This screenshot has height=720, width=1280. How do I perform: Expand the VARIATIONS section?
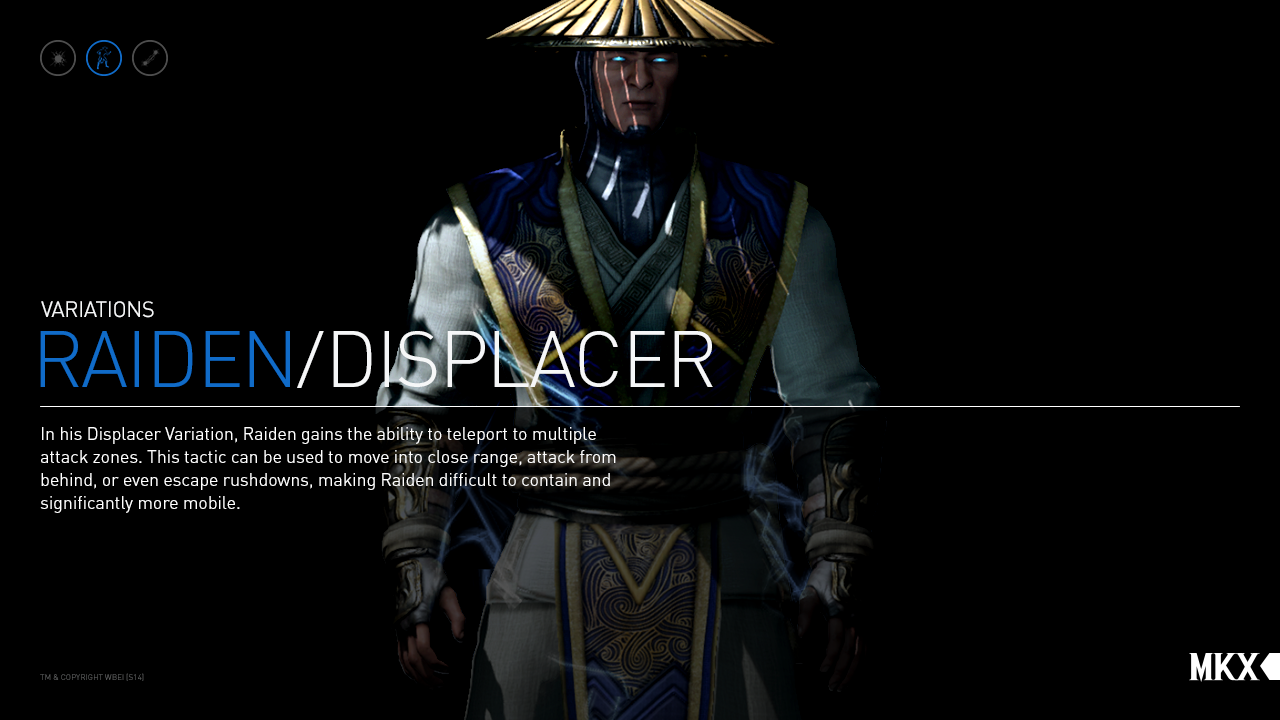click(x=97, y=309)
